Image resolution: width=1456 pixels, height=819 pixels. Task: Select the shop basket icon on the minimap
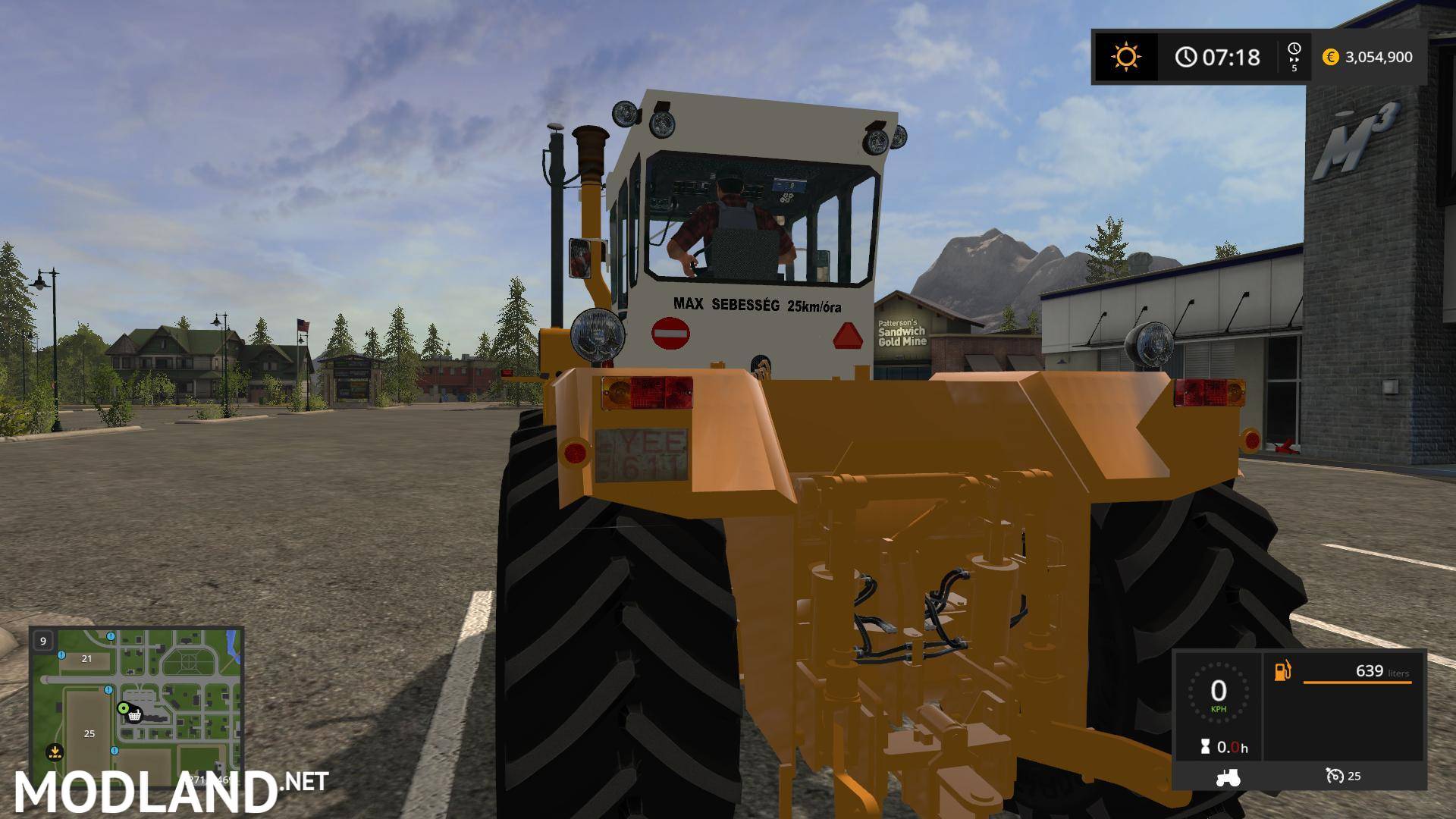(x=134, y=717)
